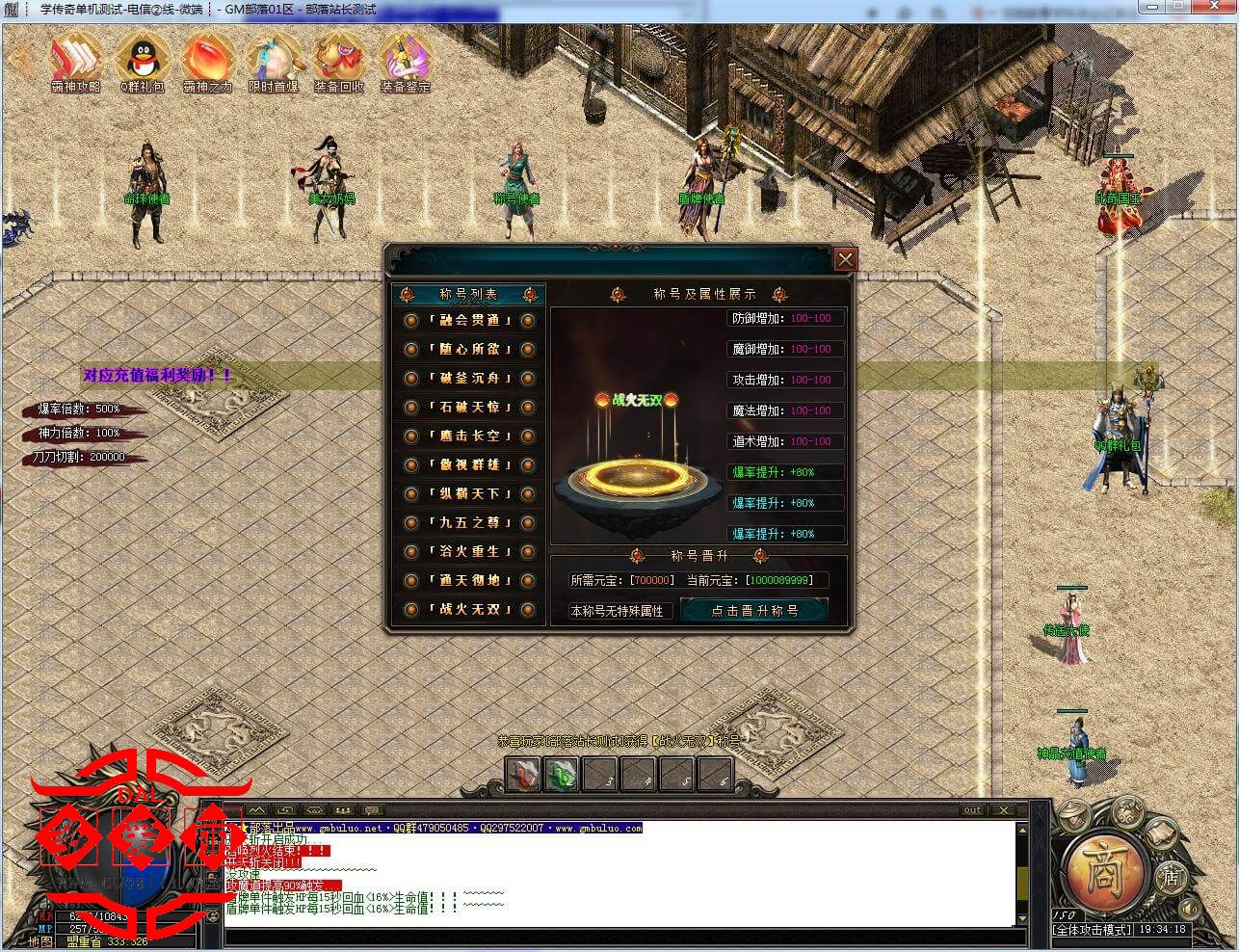
Task: Select the 石破天惊 title
Action: [469, 408]
